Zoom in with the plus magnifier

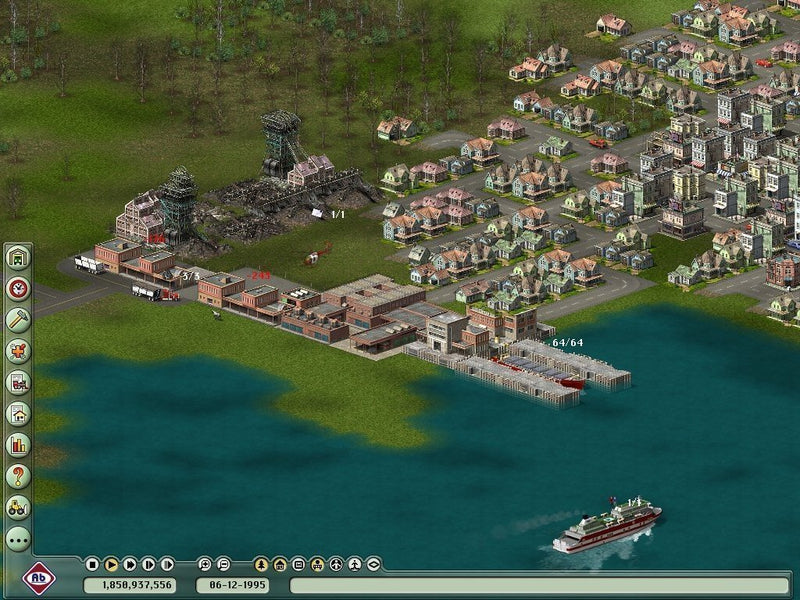[x=205, y=564]
